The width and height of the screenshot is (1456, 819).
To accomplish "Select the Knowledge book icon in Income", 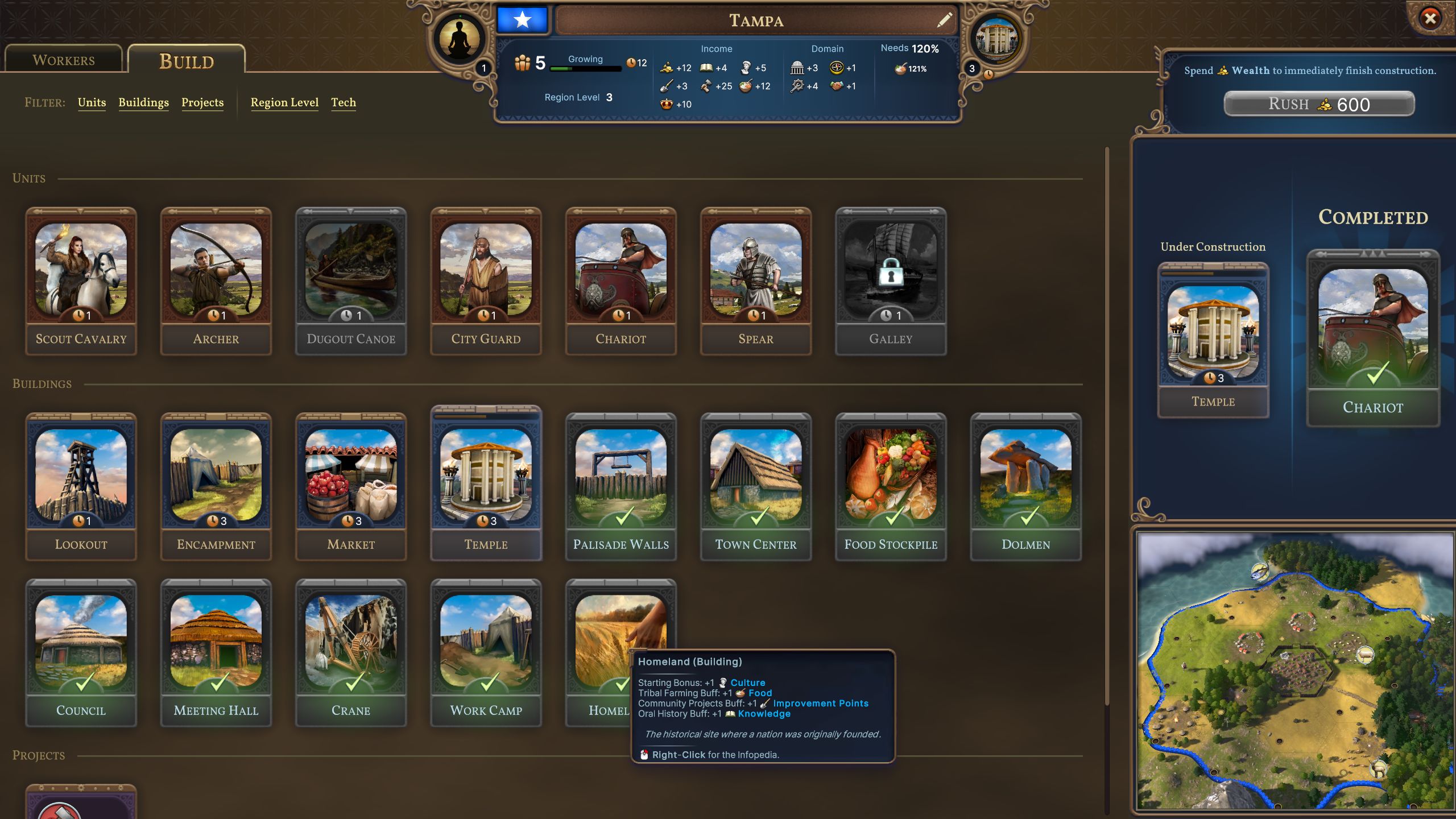I will coord(706,68).
